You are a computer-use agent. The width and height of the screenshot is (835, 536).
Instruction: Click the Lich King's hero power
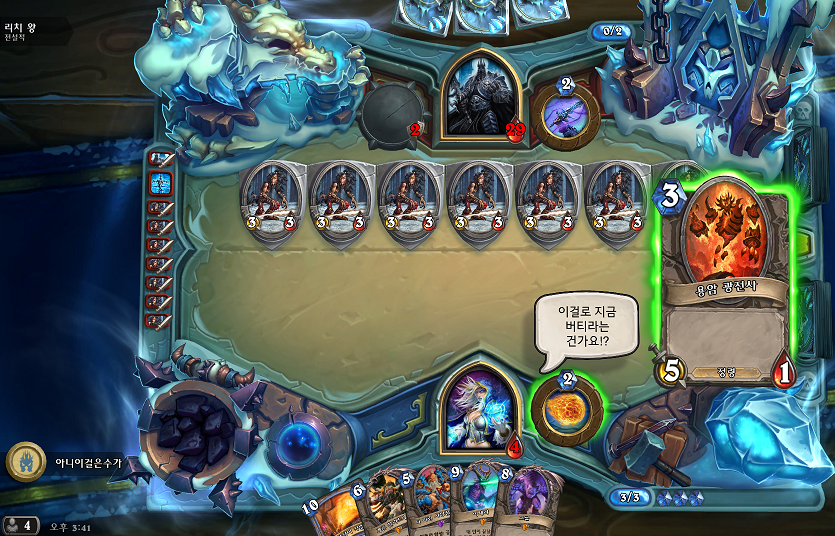[566, 114]
